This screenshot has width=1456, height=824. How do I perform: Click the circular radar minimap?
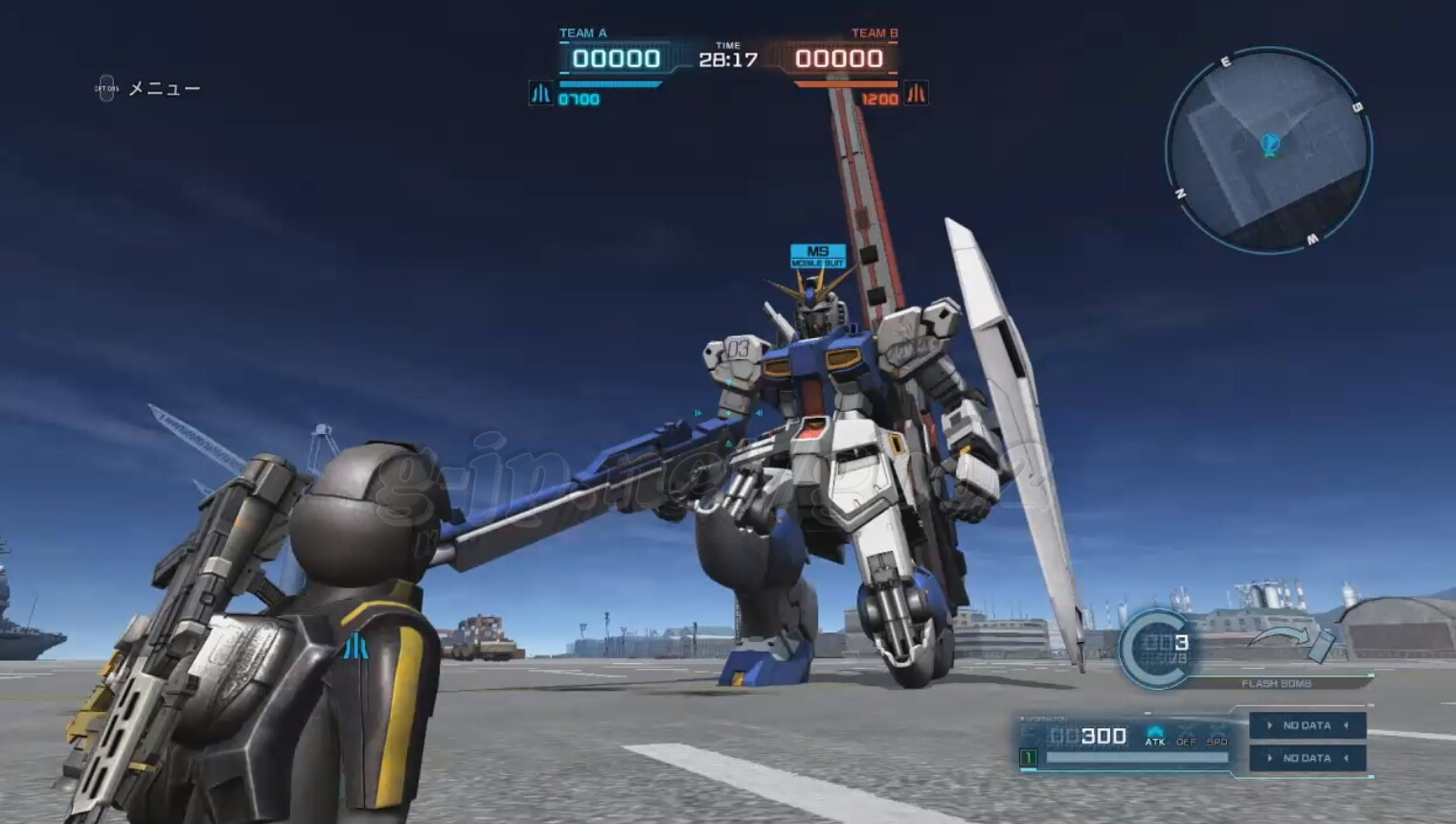tap(1268, 151)
